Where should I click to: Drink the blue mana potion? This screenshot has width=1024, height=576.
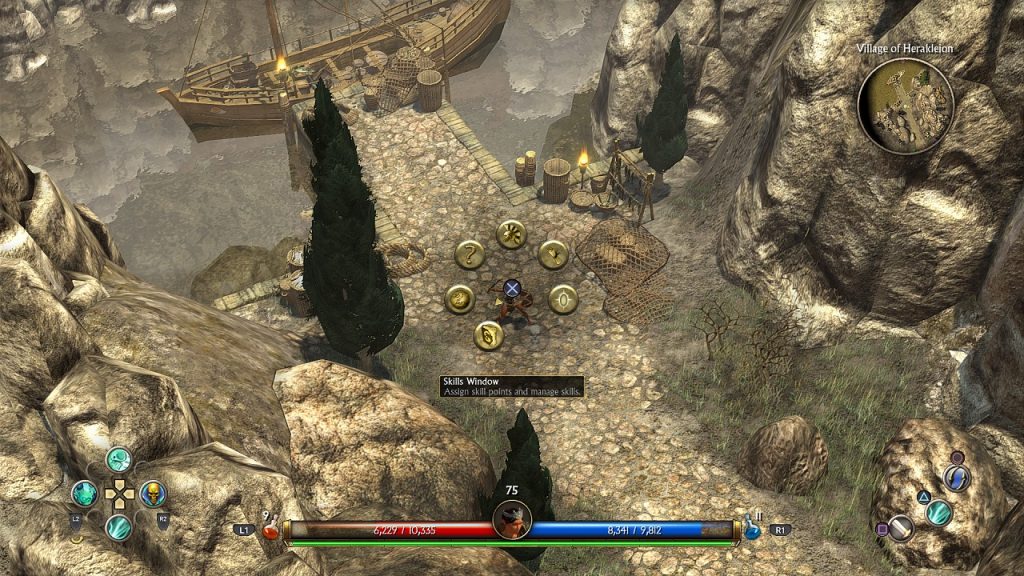749,528
